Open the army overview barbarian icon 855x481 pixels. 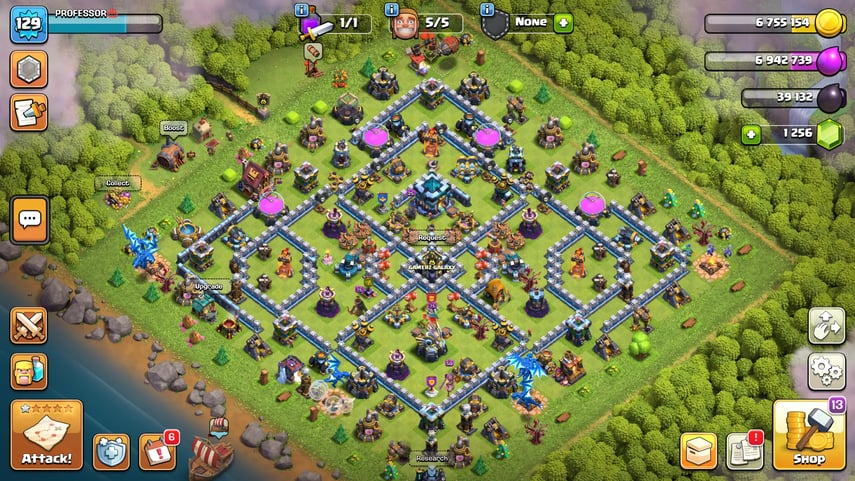coord(29,371)
